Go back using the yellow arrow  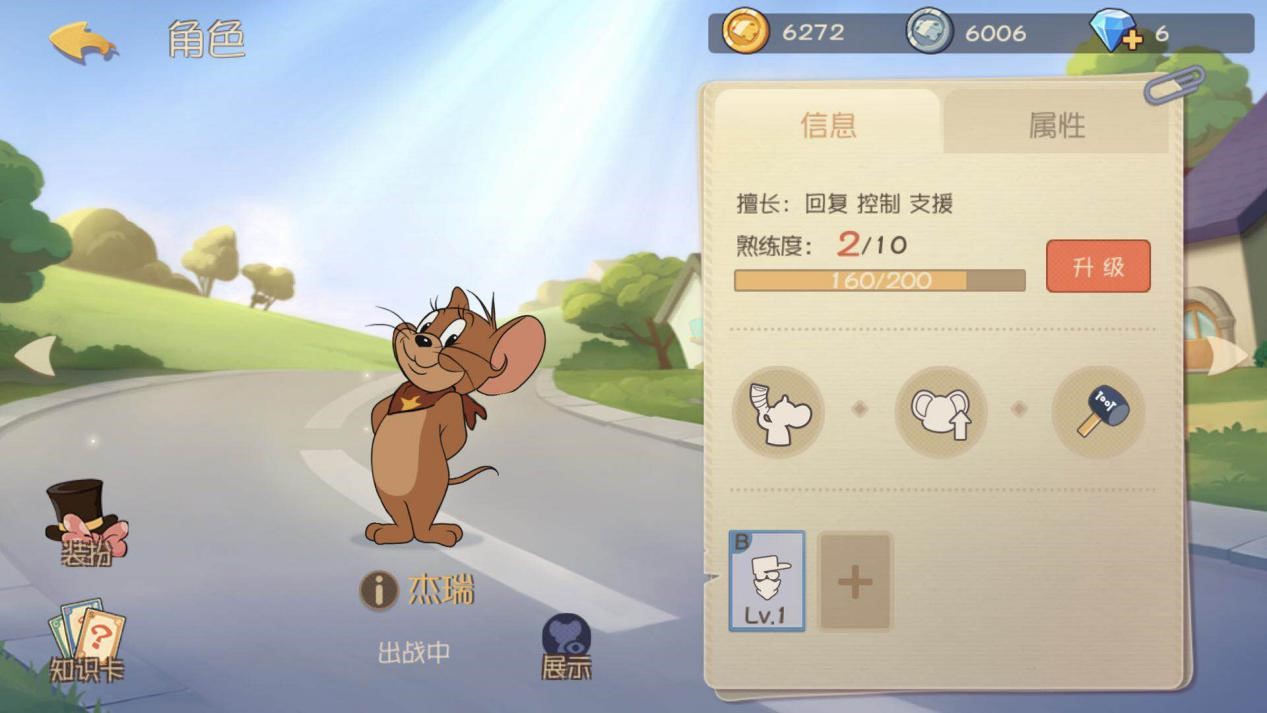(x=83, y=41)
